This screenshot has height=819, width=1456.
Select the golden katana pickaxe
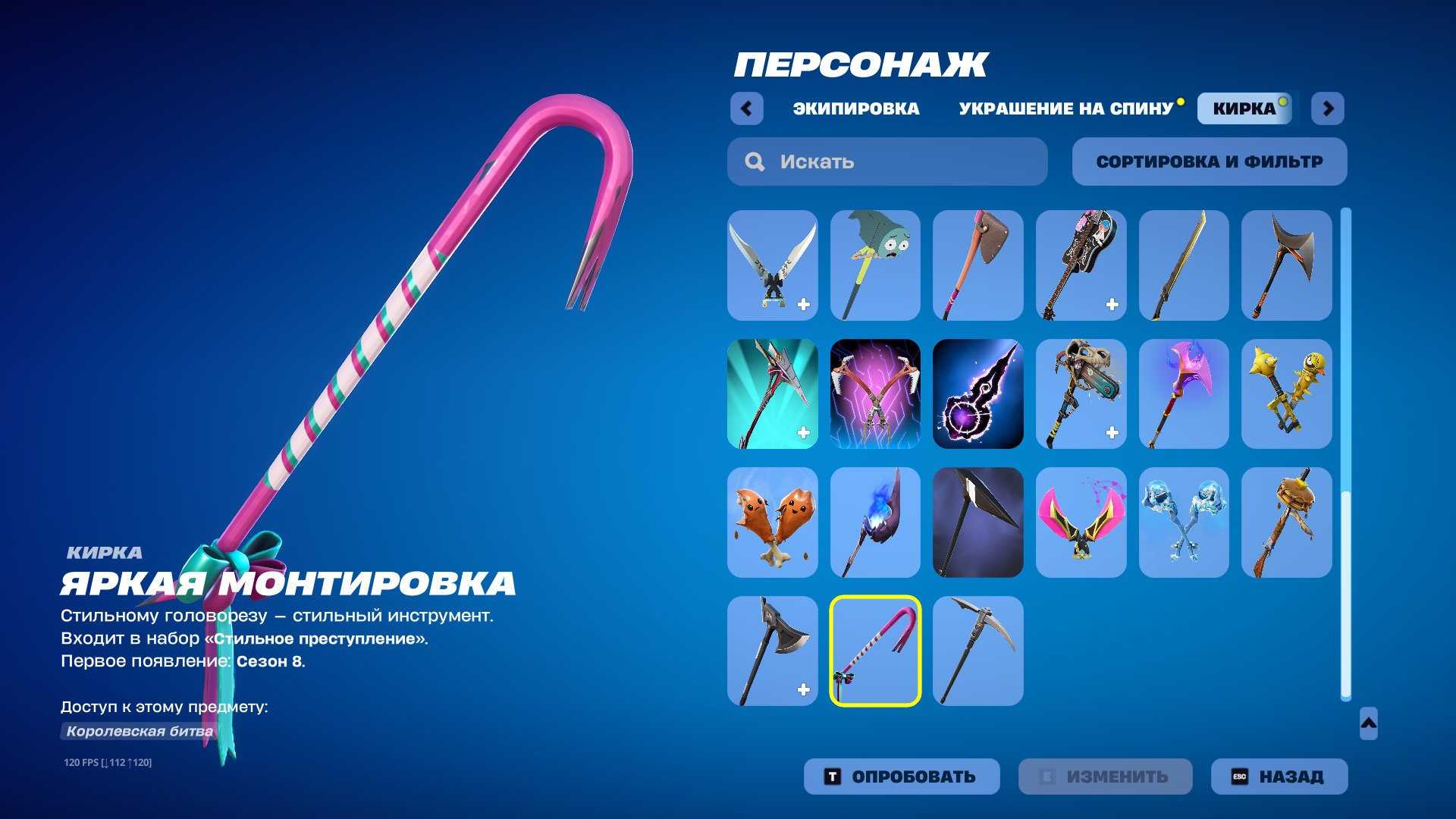coord(1183,265)
